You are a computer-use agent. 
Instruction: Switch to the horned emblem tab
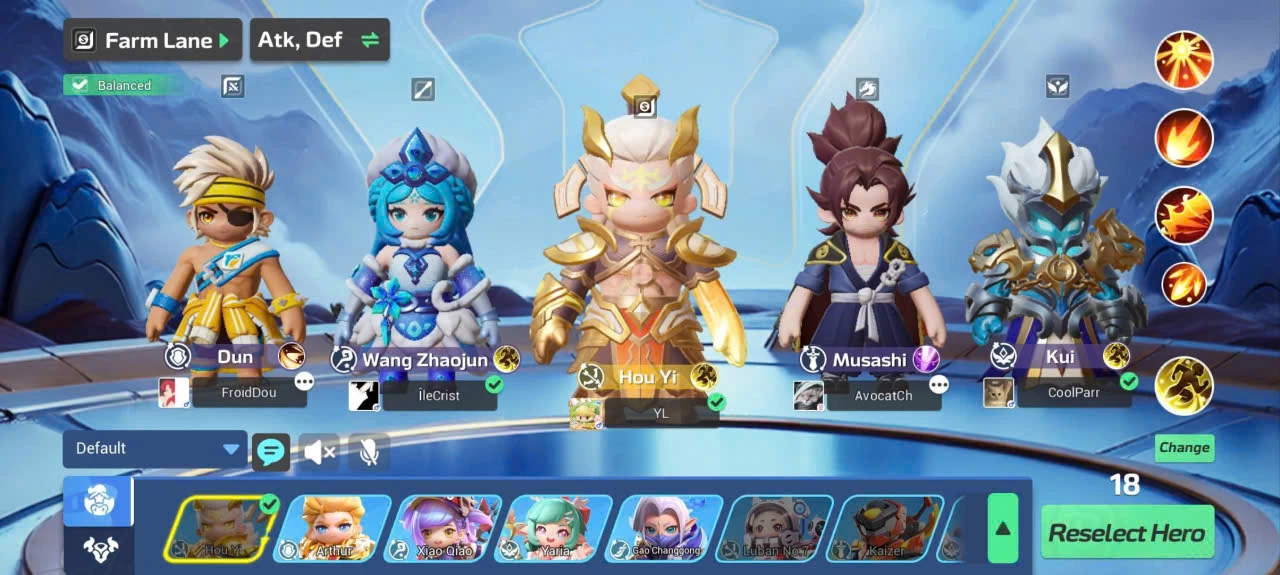(98, 549)
